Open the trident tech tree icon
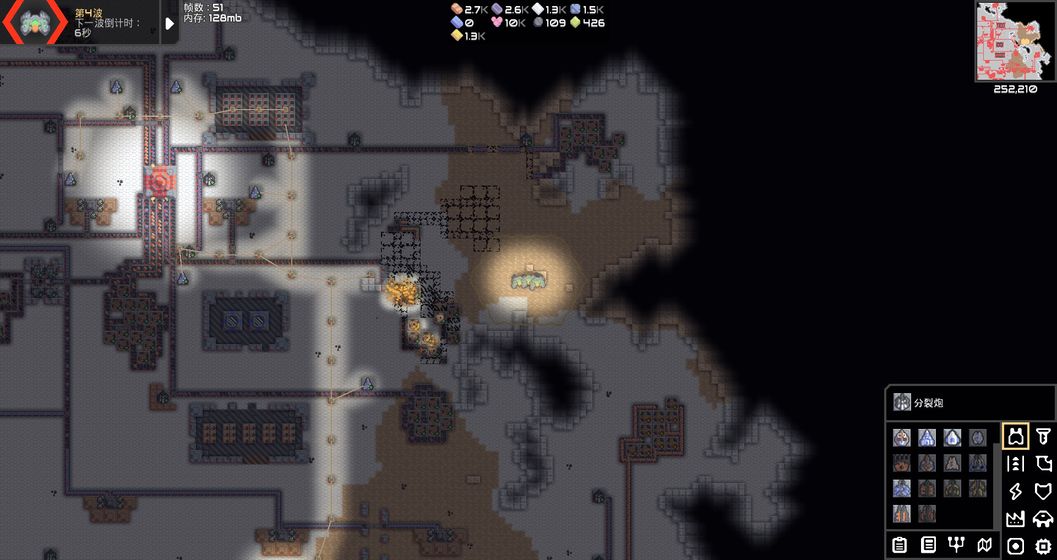This screenshot has width=1057, height=560. pos(956,545)
